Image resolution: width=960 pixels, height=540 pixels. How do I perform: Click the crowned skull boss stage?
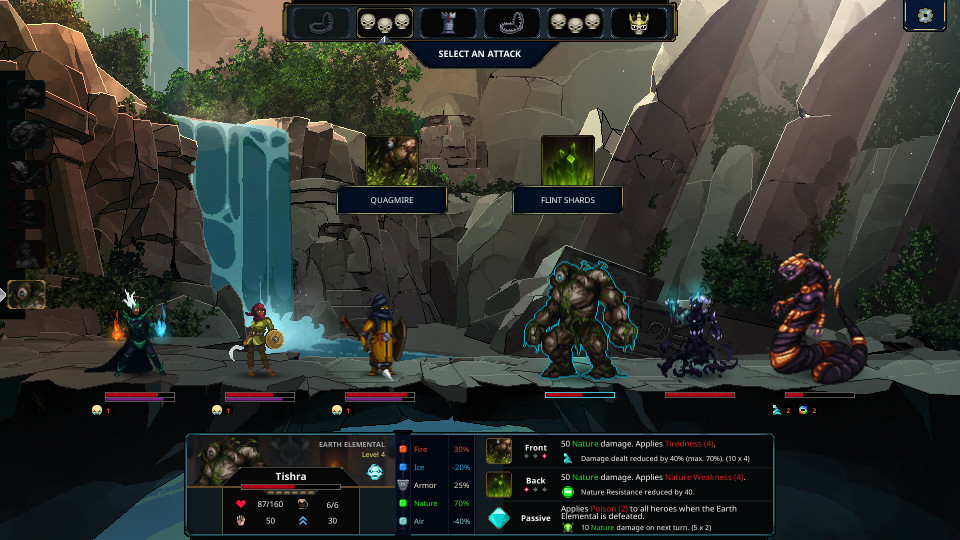[x=640, y=22]
